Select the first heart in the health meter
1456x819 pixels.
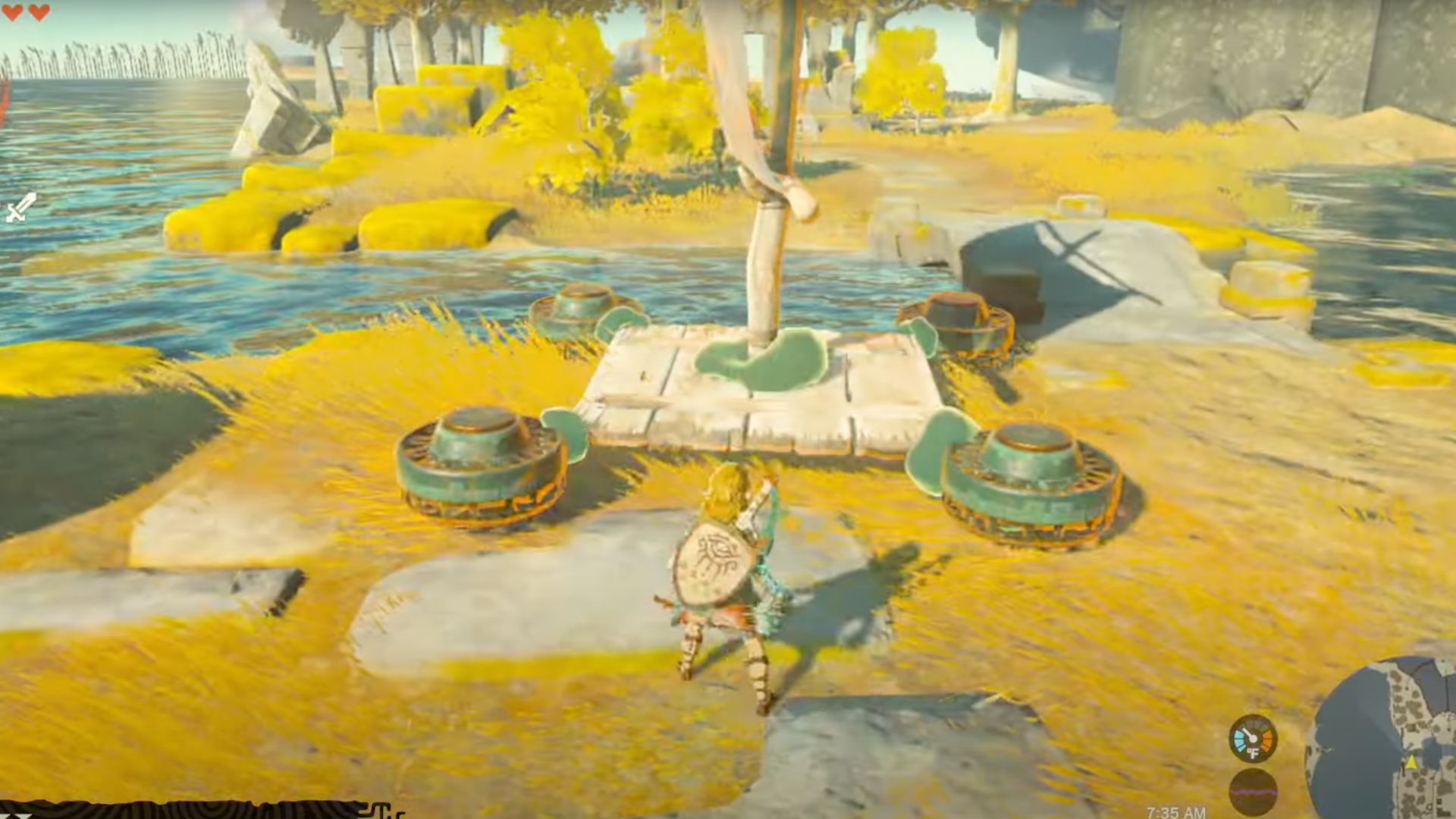point(11,11)
